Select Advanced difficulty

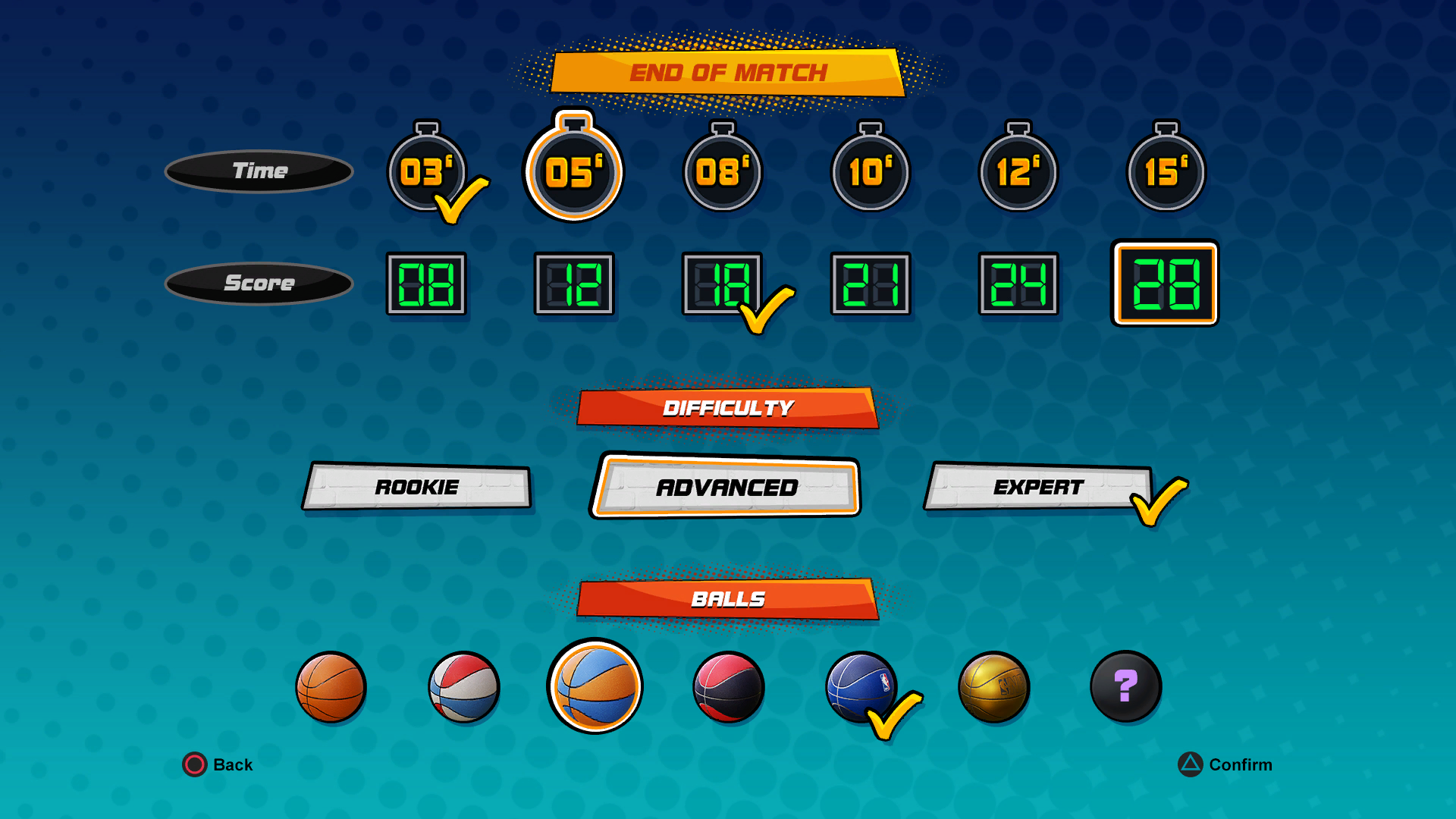[726, 487]
